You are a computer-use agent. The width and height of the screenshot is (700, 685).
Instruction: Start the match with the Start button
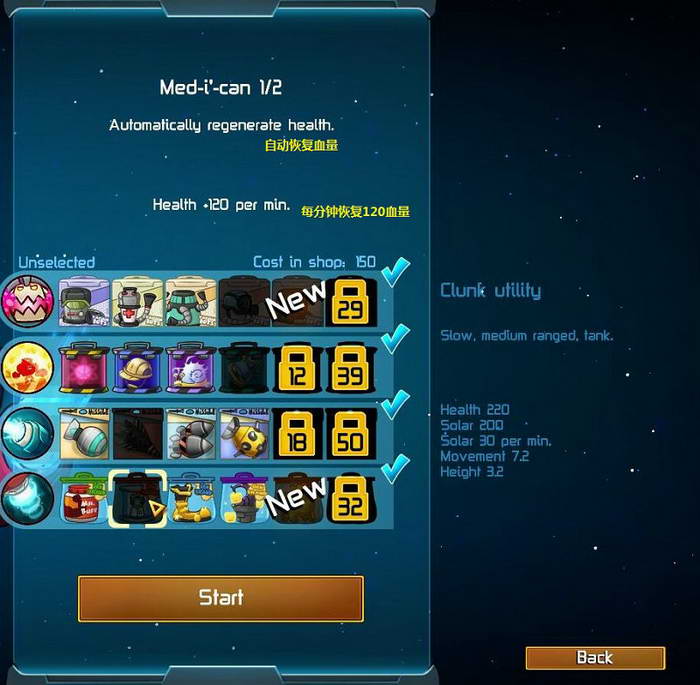221,598
